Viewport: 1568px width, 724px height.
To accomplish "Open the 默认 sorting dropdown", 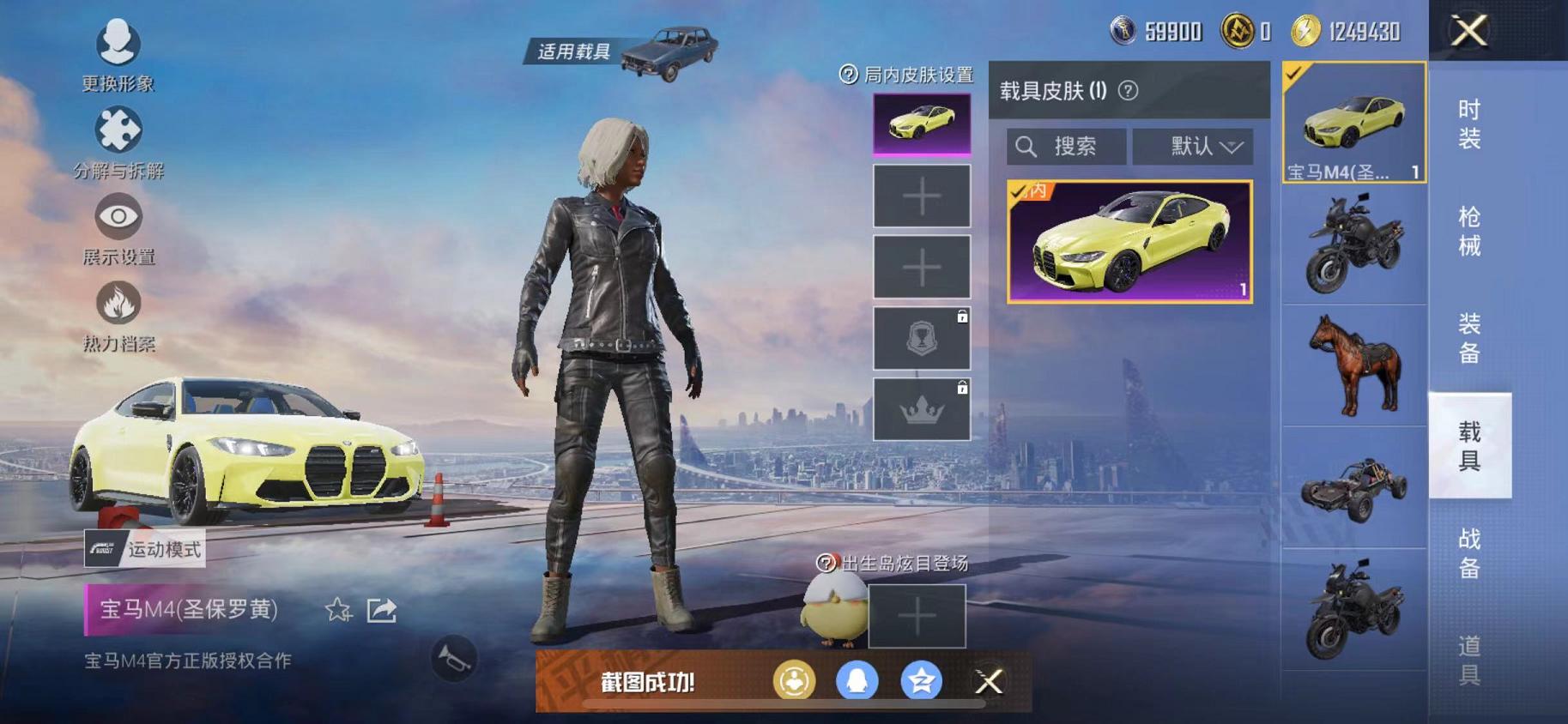I will [1193, 146].
